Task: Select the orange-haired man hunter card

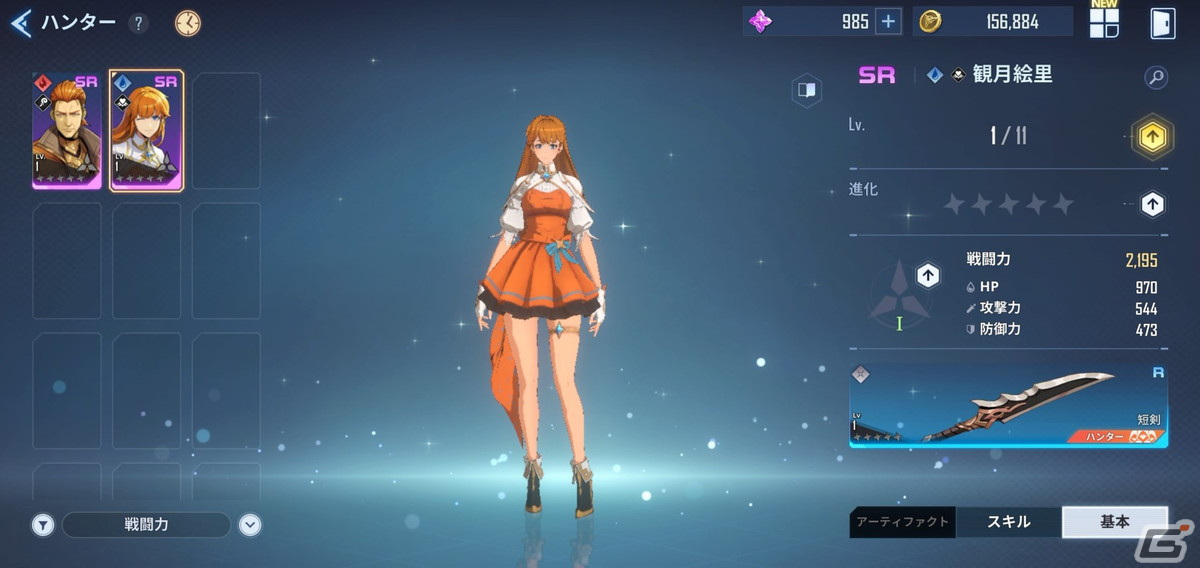Action: coord(66,130)
